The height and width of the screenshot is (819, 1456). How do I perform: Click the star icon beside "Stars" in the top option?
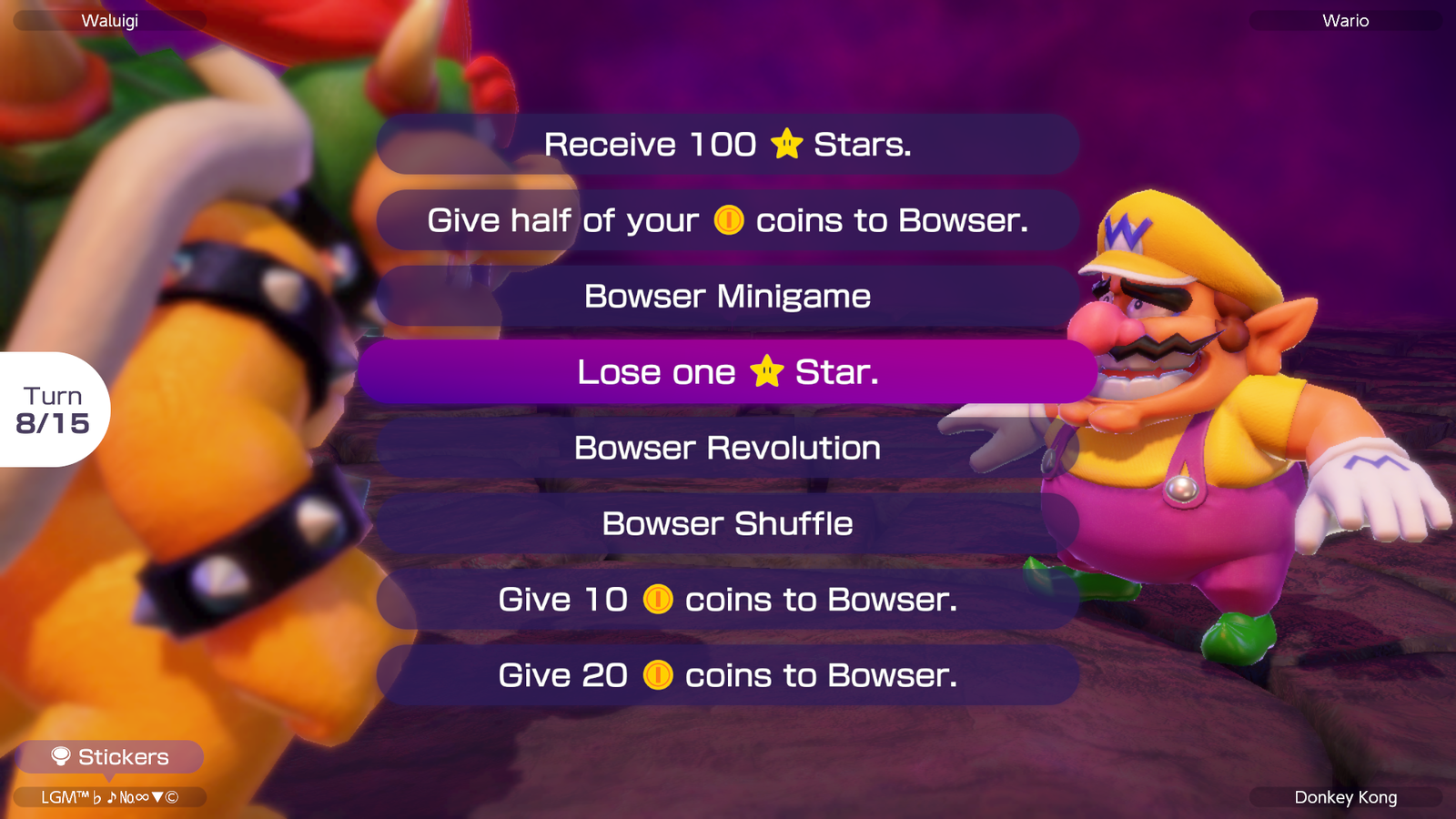pos(788,143)
